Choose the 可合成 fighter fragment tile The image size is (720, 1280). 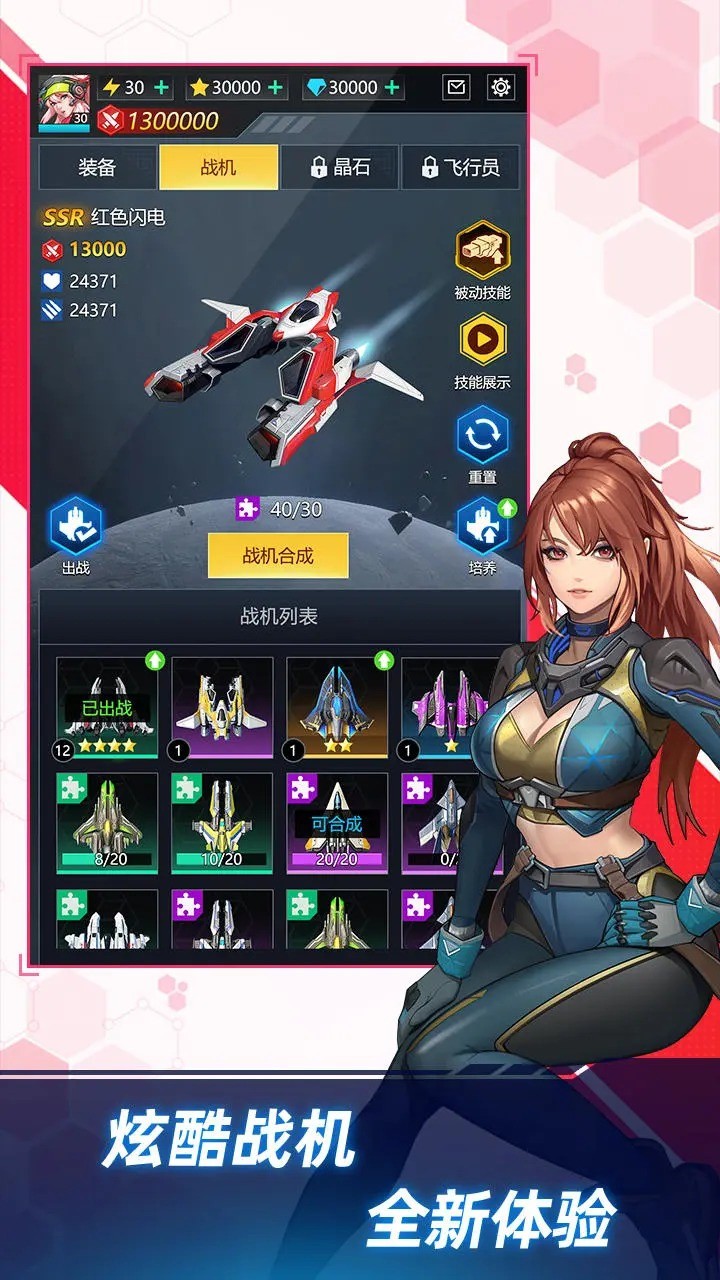(337, 822)
